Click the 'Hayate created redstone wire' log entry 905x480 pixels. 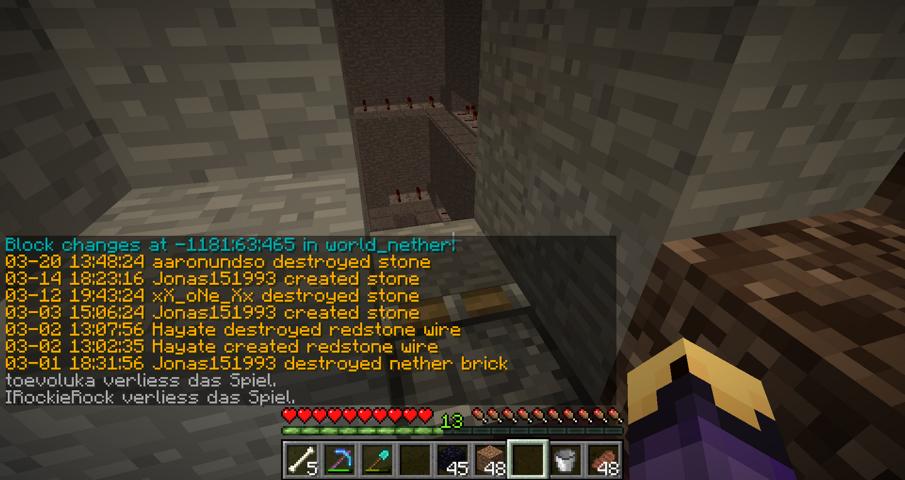click(x=222, y=347)
